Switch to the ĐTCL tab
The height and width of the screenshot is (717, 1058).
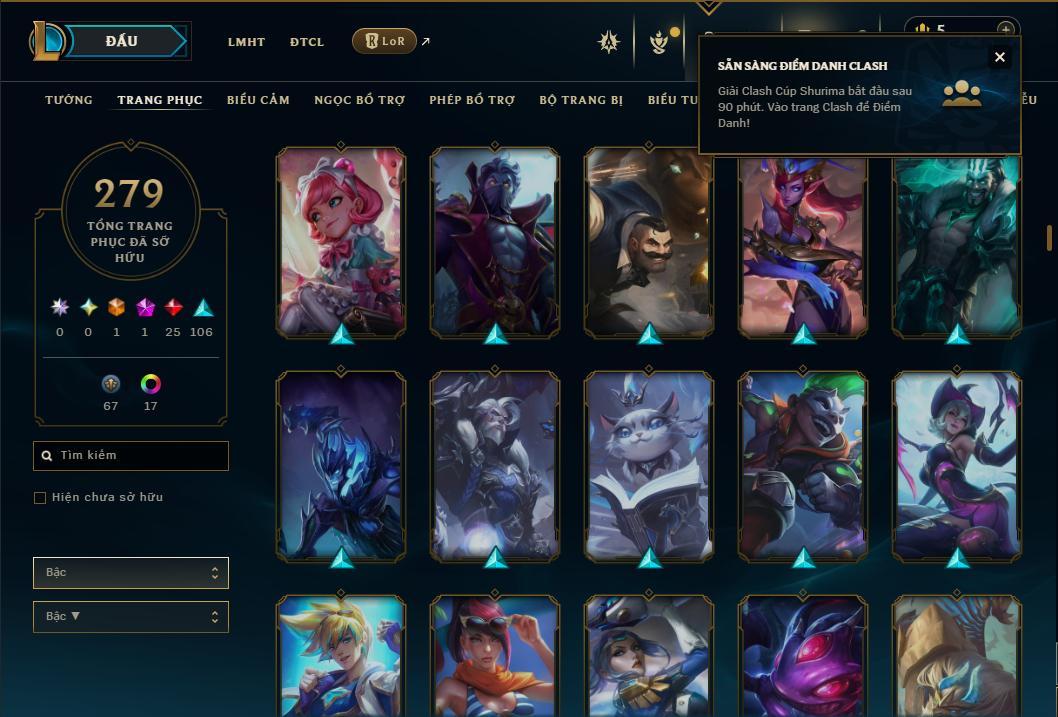tap(307, 42)
